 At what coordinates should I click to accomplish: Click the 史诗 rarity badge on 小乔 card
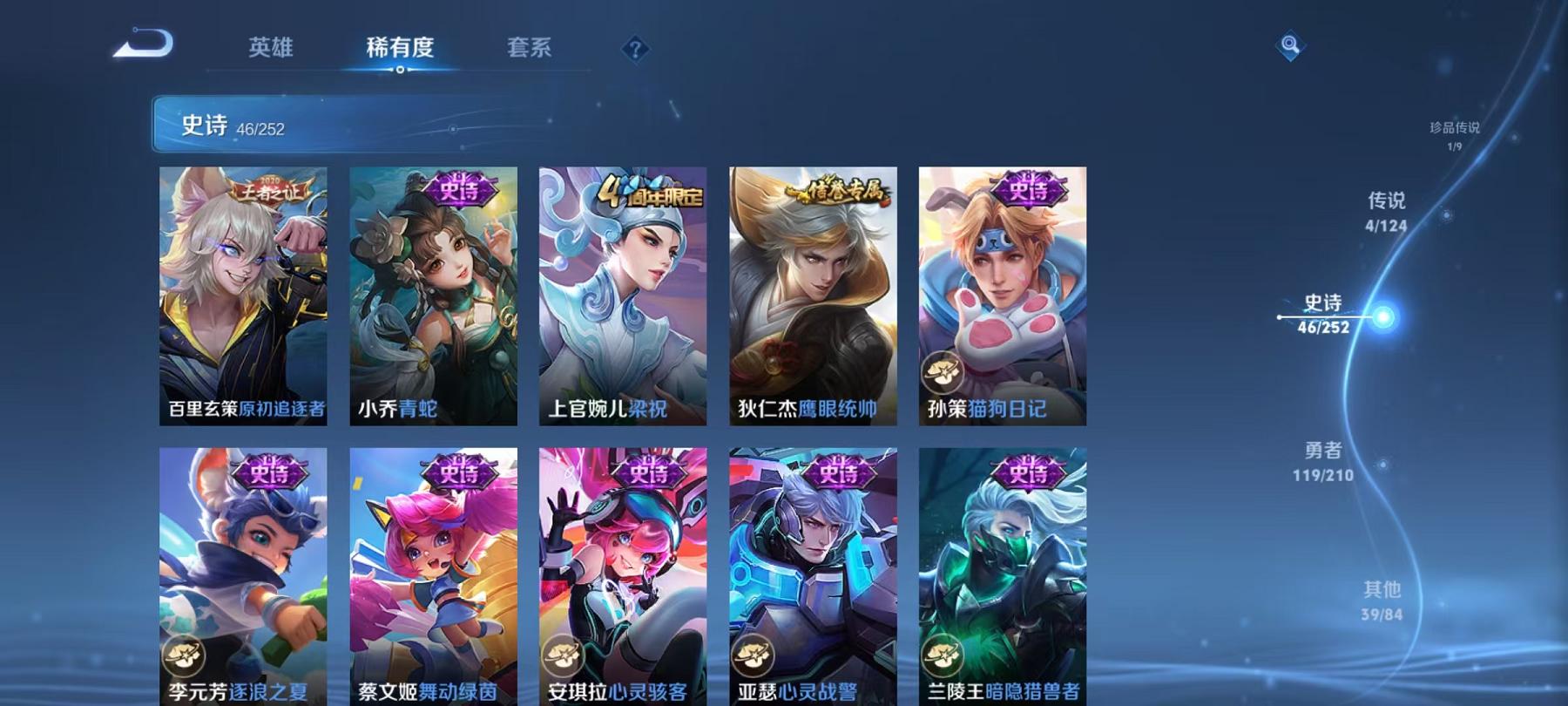463,191
